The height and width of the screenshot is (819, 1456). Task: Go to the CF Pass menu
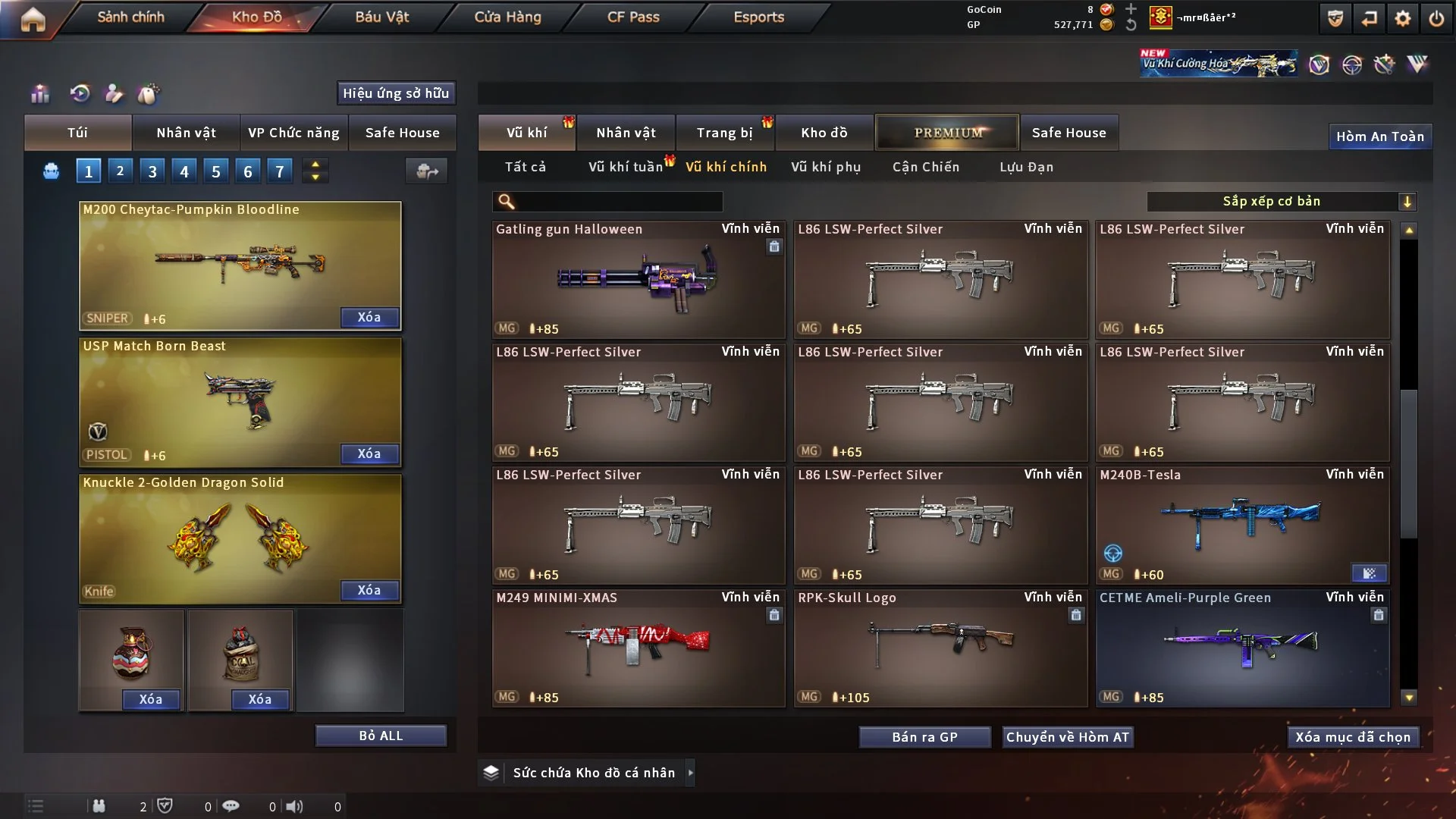tap(633, 17)
